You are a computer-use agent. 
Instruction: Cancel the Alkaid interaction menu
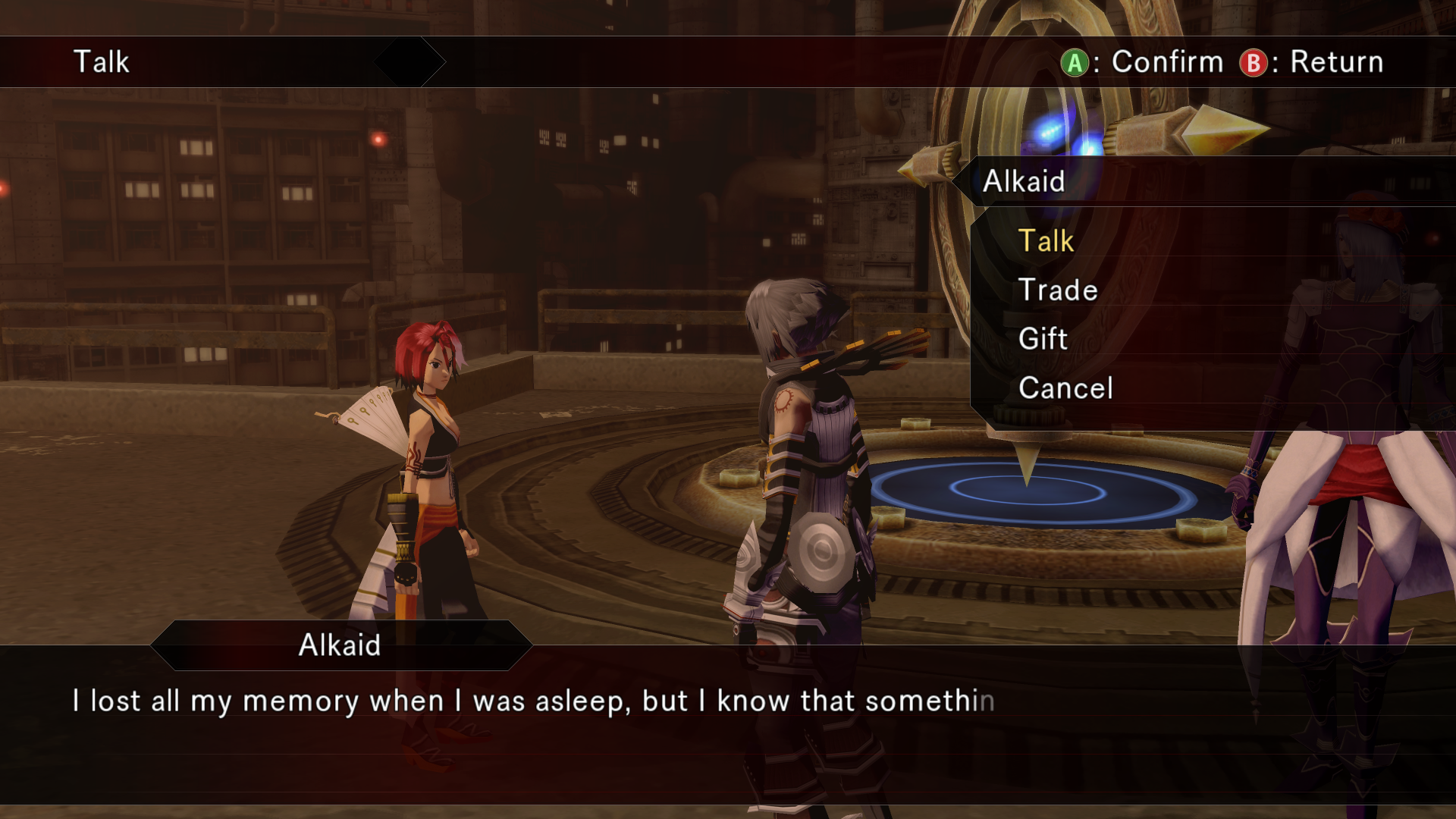pos(1065,388)
